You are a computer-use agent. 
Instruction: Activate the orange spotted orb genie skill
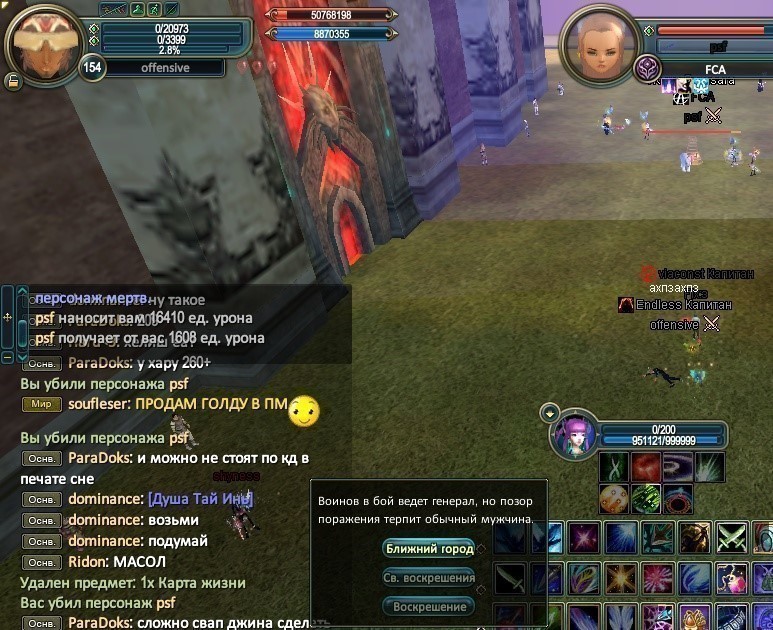click(613, 498)
